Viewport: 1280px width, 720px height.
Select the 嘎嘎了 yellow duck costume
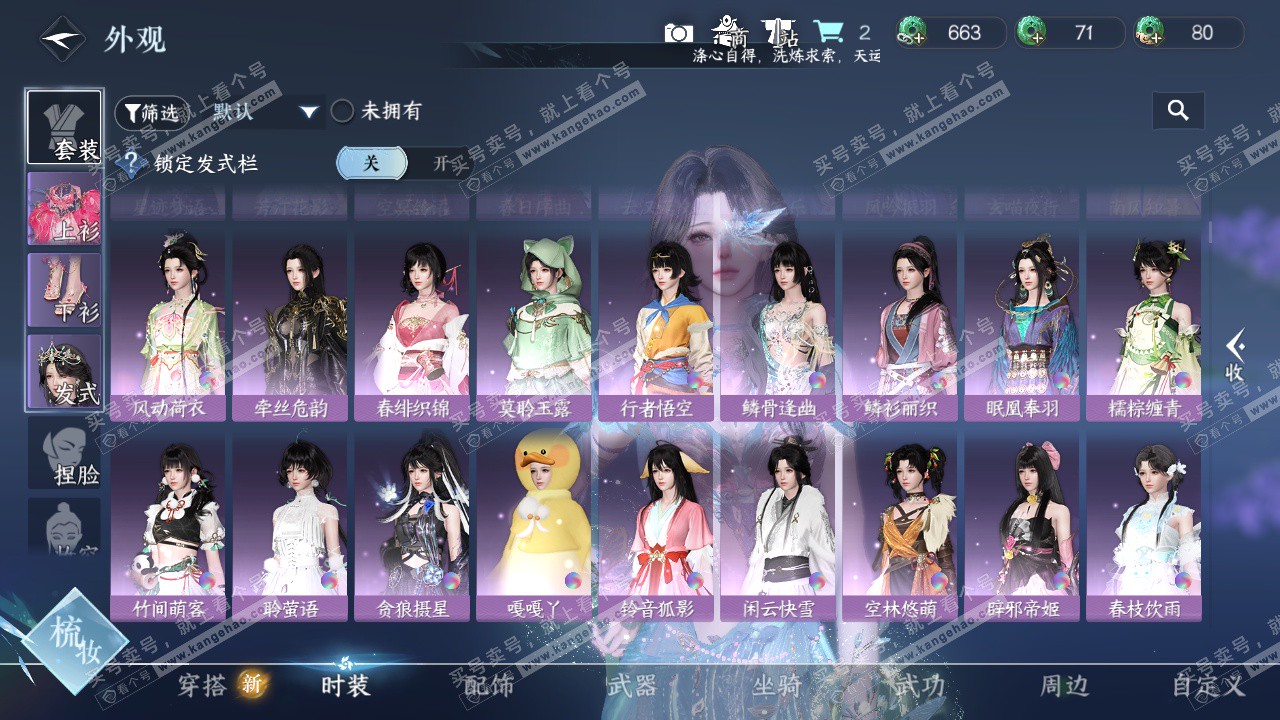pyautogui.click(x=534, y=526)
